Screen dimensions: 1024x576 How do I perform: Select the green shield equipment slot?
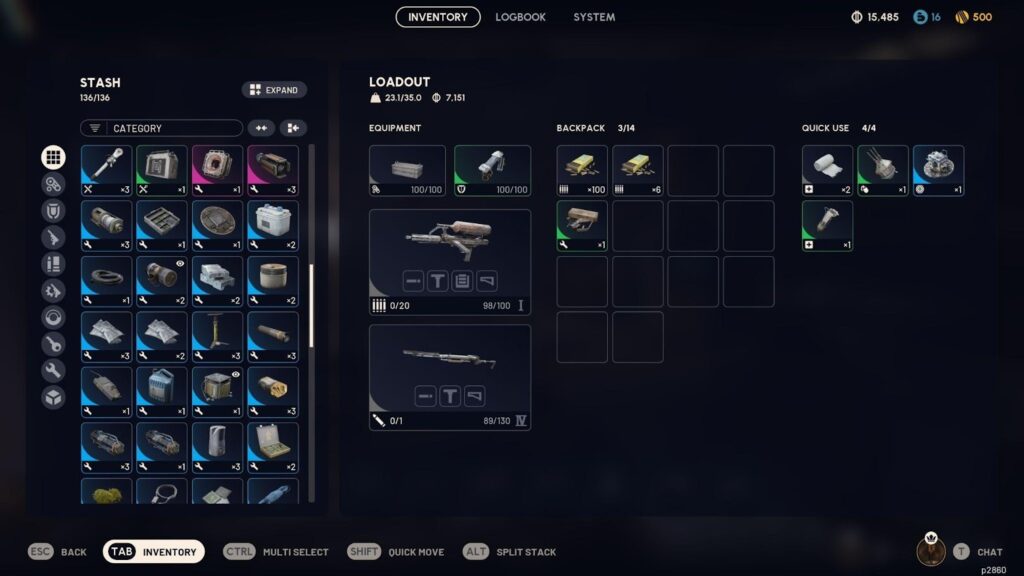[x=492, y=171]
